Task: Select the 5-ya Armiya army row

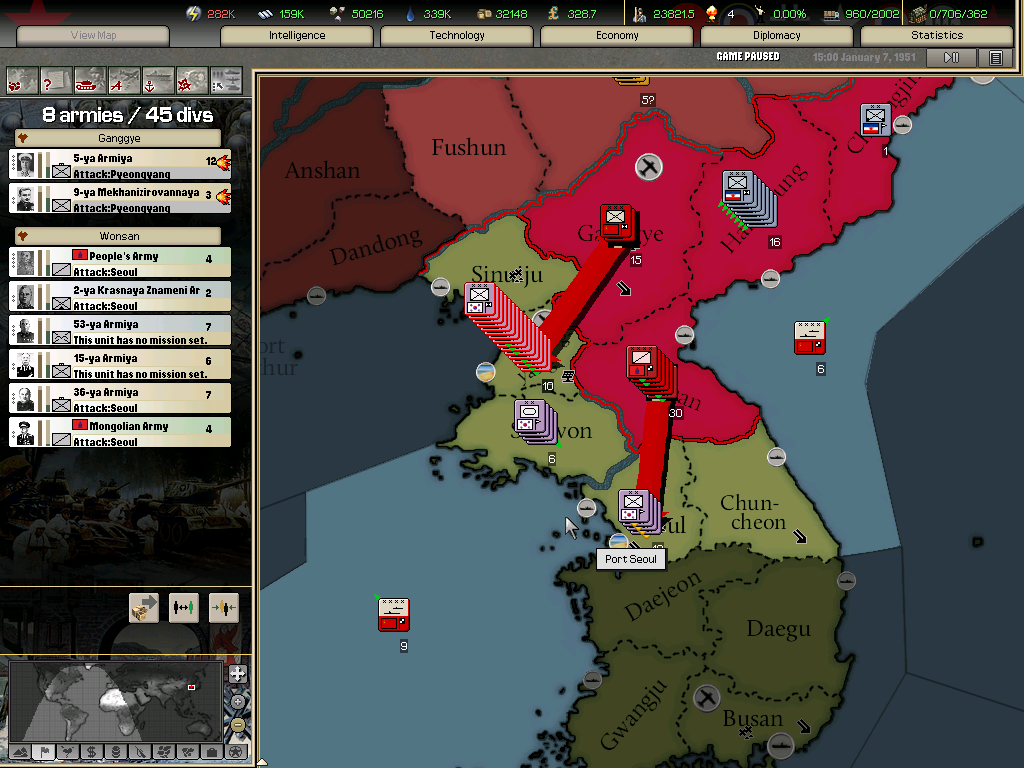Action: (120, 164)
